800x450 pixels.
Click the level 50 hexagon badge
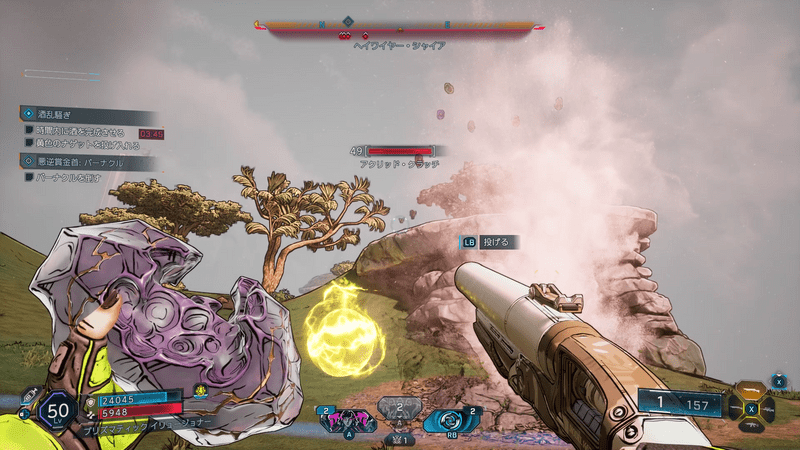[58, 410]
